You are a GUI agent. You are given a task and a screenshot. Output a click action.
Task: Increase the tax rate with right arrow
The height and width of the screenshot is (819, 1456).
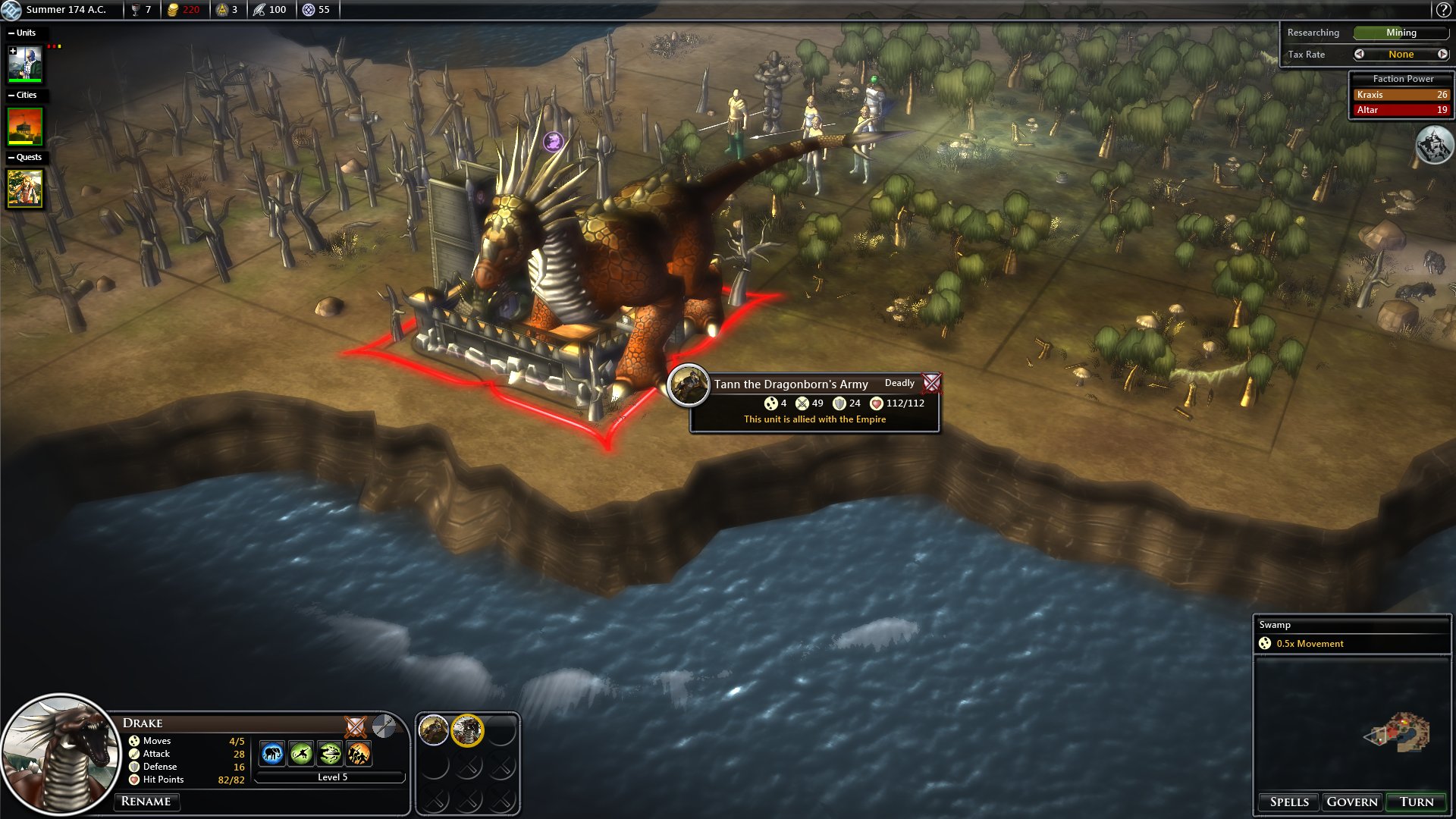point(1442,54)
